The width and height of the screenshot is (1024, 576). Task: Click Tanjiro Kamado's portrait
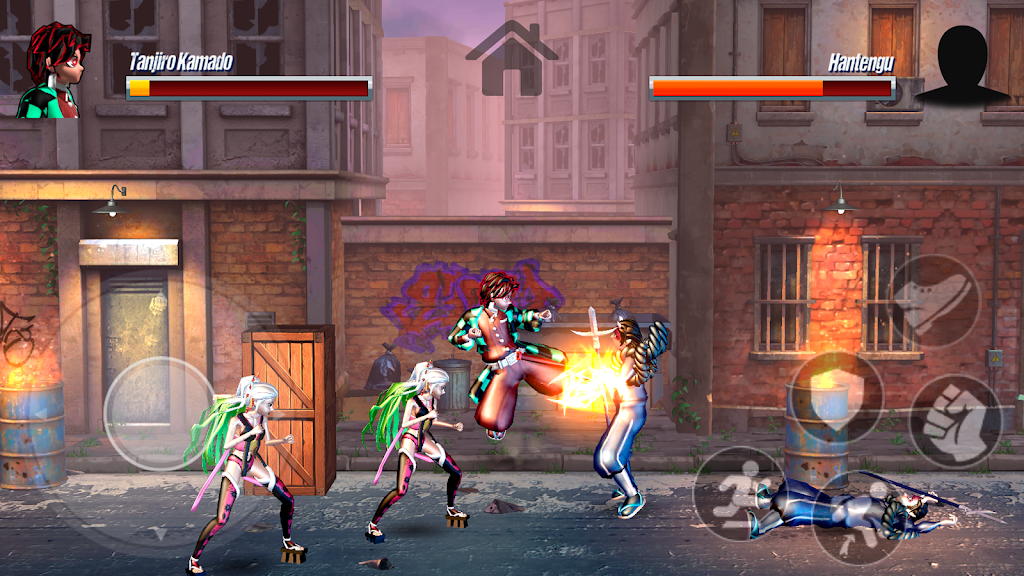pyautogui.click(x=50, y=70)
